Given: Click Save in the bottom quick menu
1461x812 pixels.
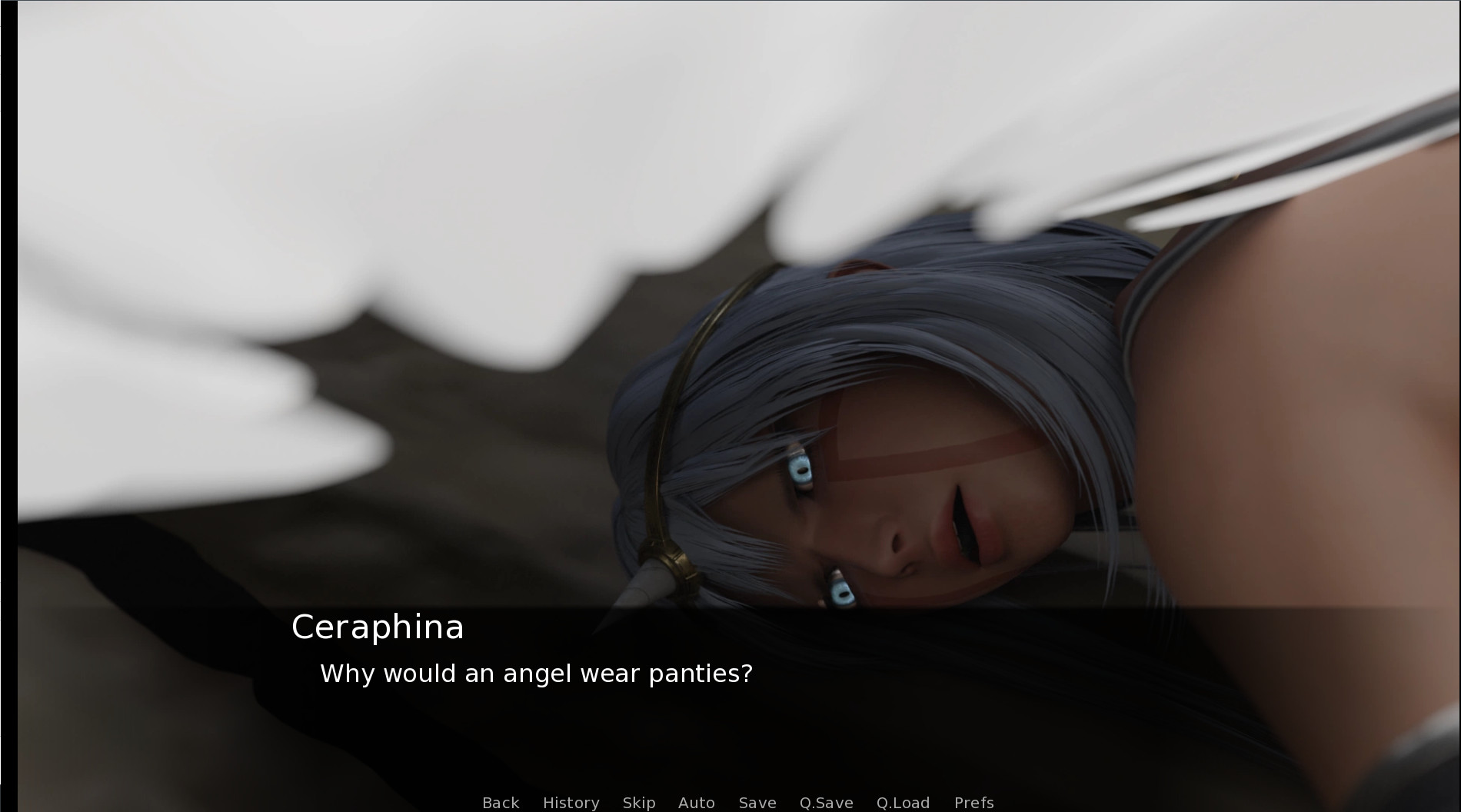Looking at the screenshot, I should (757, 802).
